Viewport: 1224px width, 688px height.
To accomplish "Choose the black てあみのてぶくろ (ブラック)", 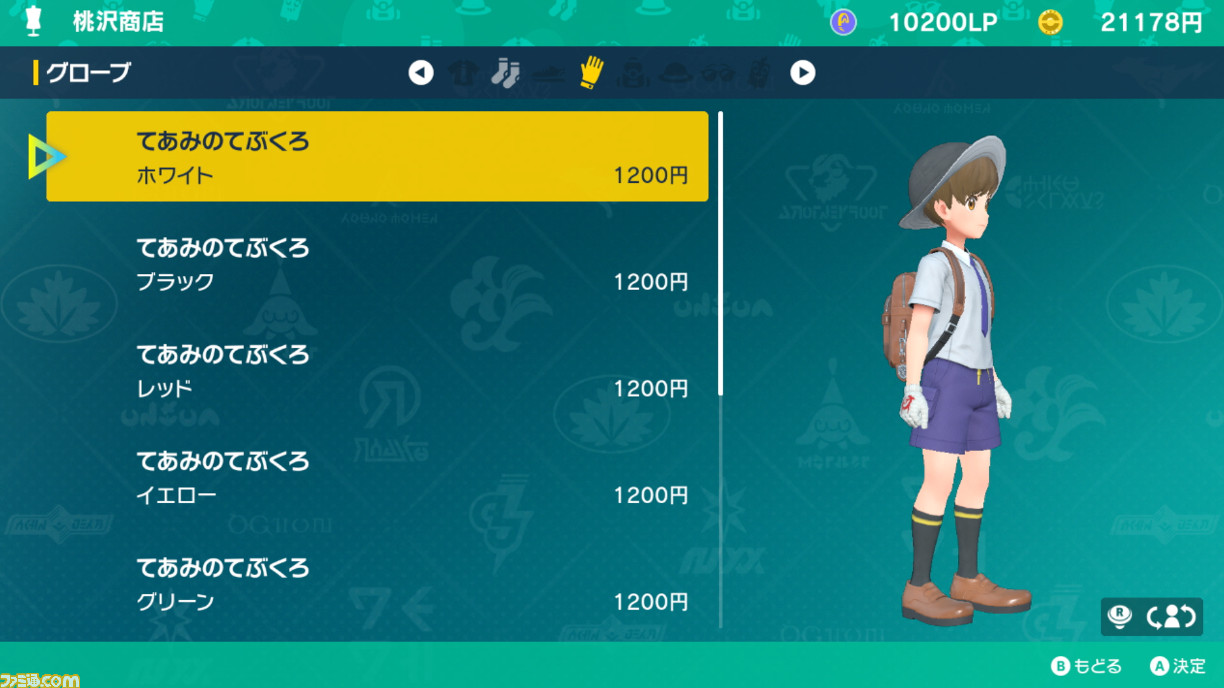I will 377,264.
